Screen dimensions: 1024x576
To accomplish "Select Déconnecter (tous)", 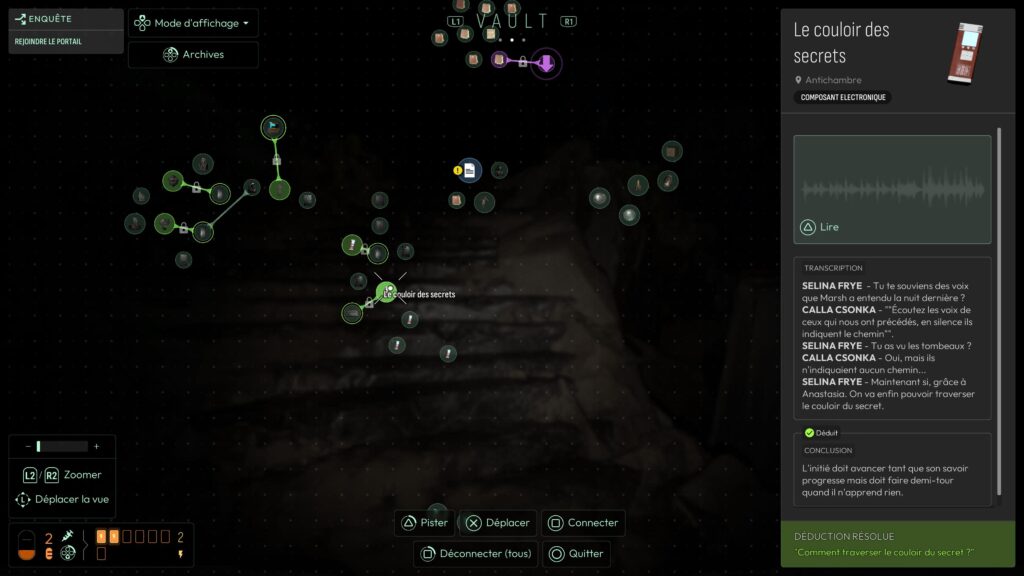I will (x=476, y=553).
